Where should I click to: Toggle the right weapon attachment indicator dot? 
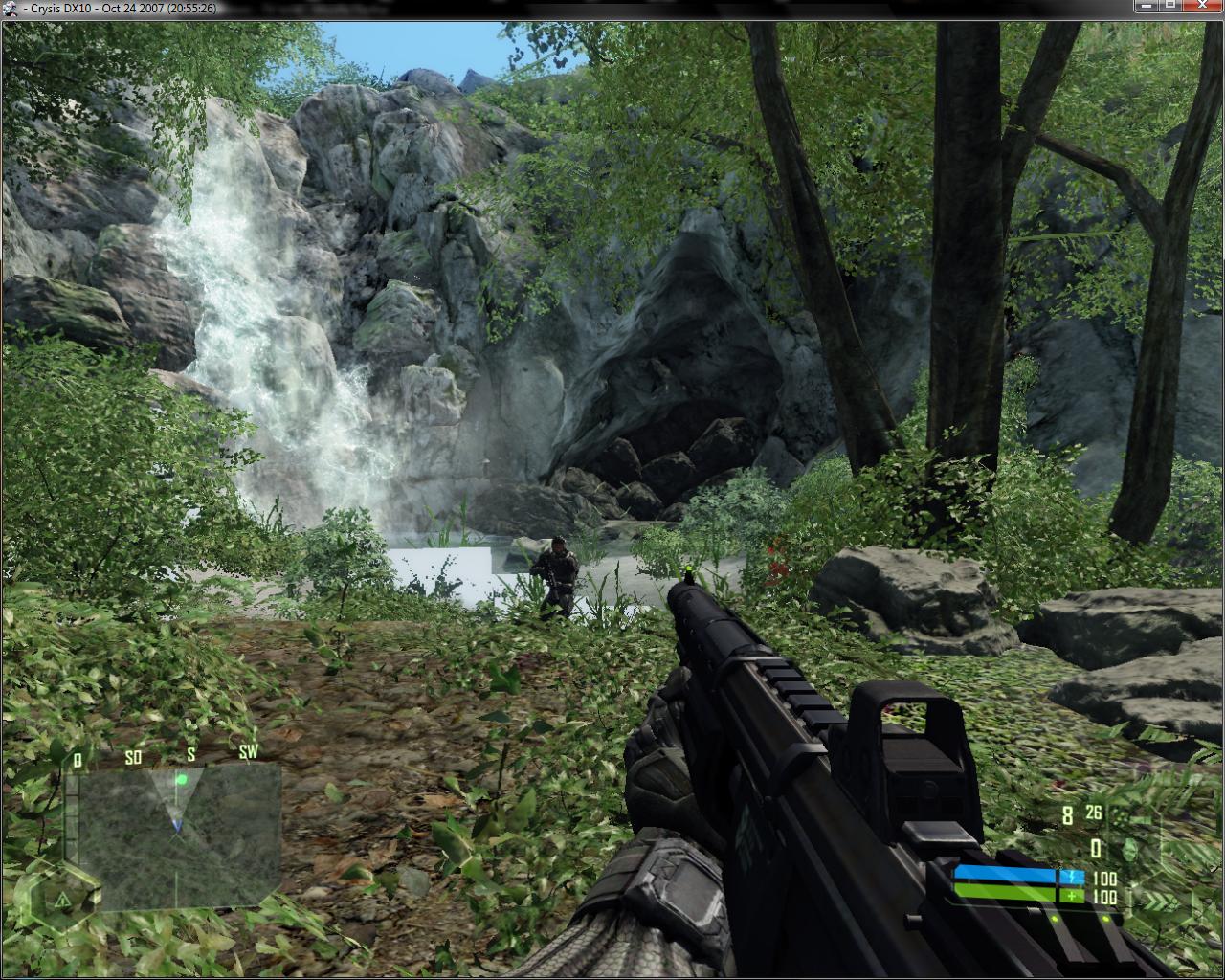click(x=1105, y=919)
